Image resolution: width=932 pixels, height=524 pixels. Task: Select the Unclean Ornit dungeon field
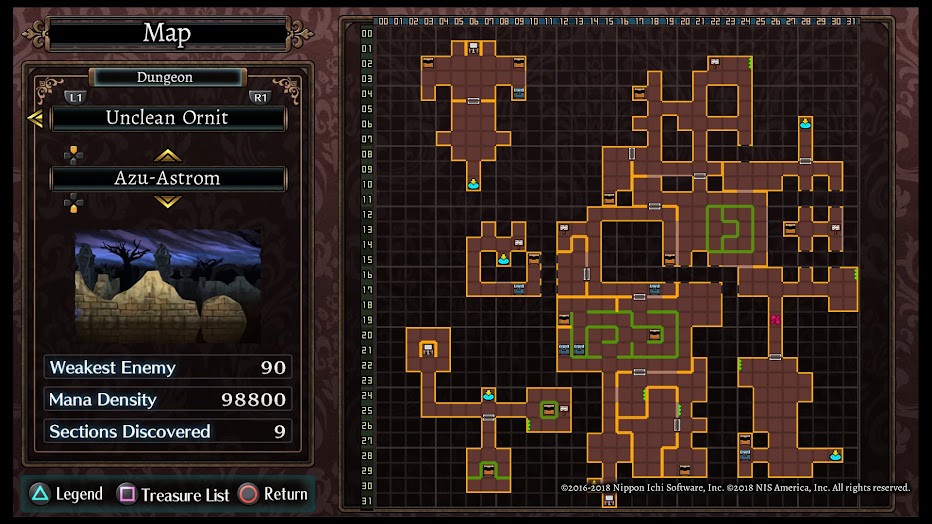pyautogui.click(x=168, y=118)
